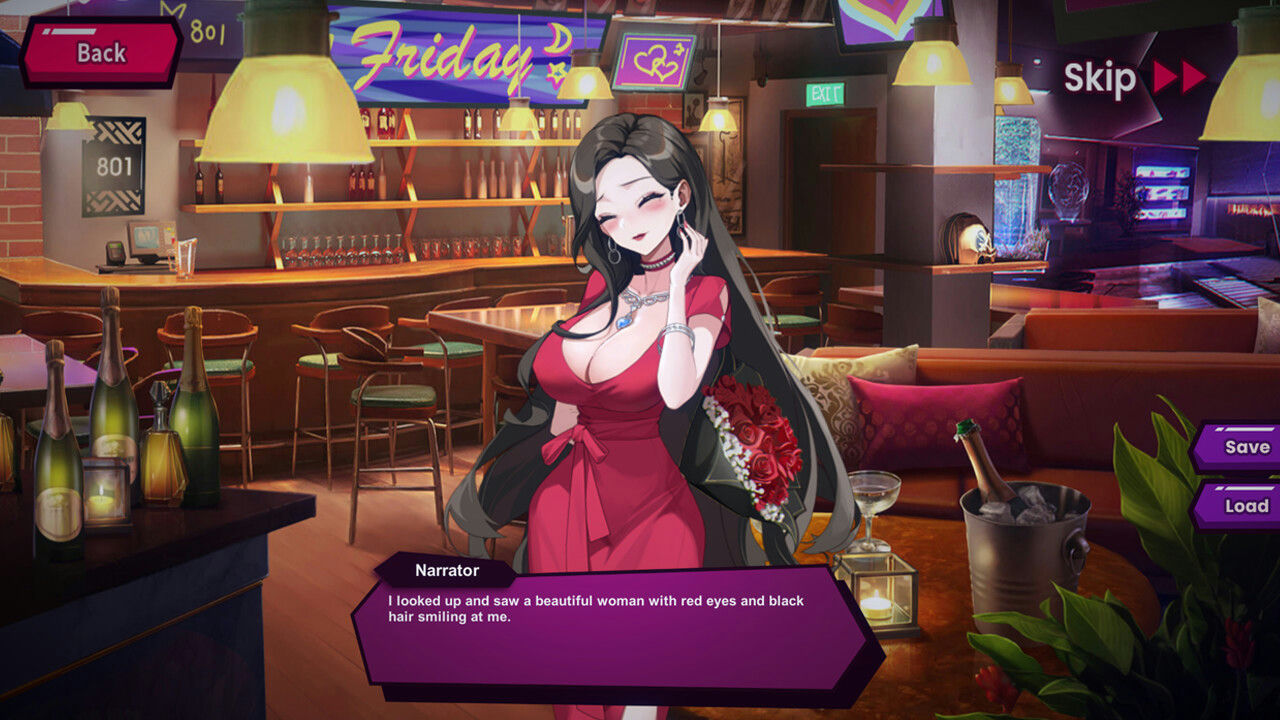Click the champagne bottles on the left counter

110,430
